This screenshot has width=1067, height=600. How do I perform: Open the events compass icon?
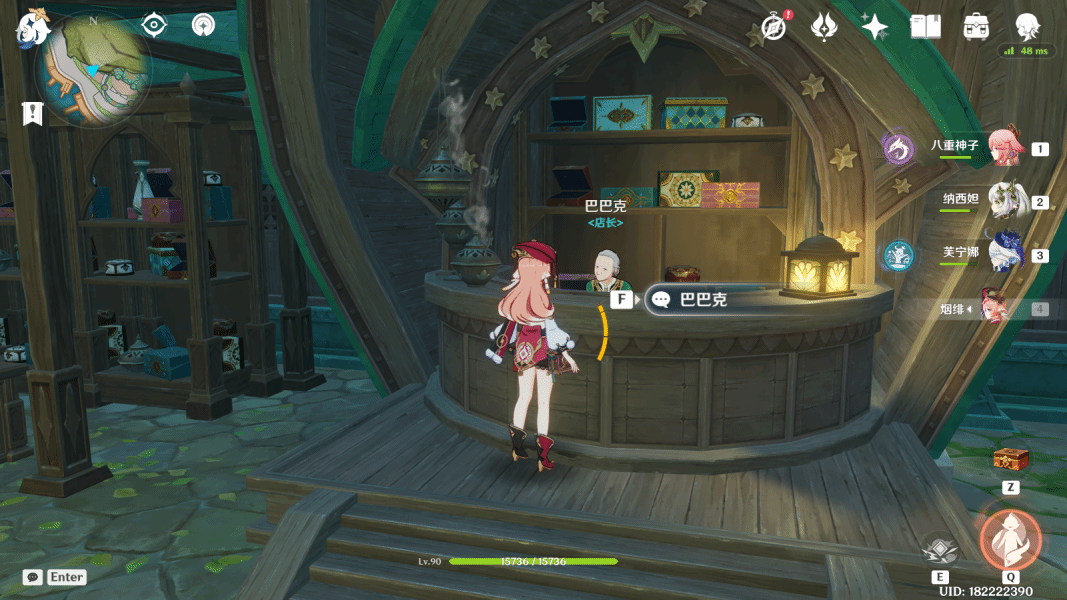[773, 27]
